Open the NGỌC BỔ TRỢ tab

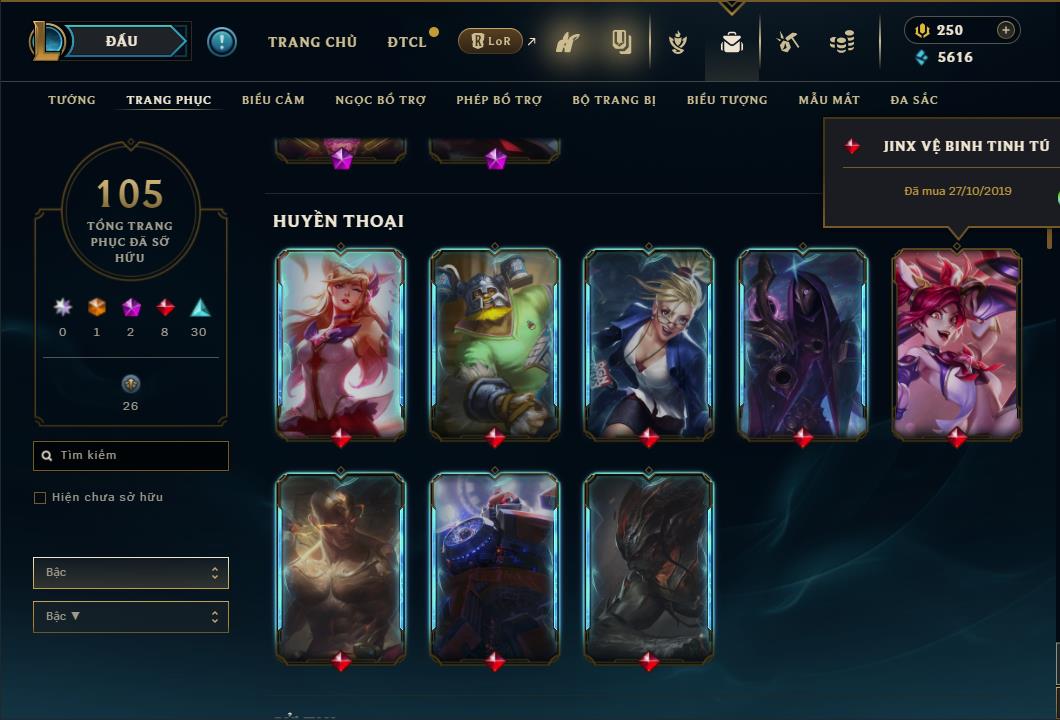coord(380,100)
